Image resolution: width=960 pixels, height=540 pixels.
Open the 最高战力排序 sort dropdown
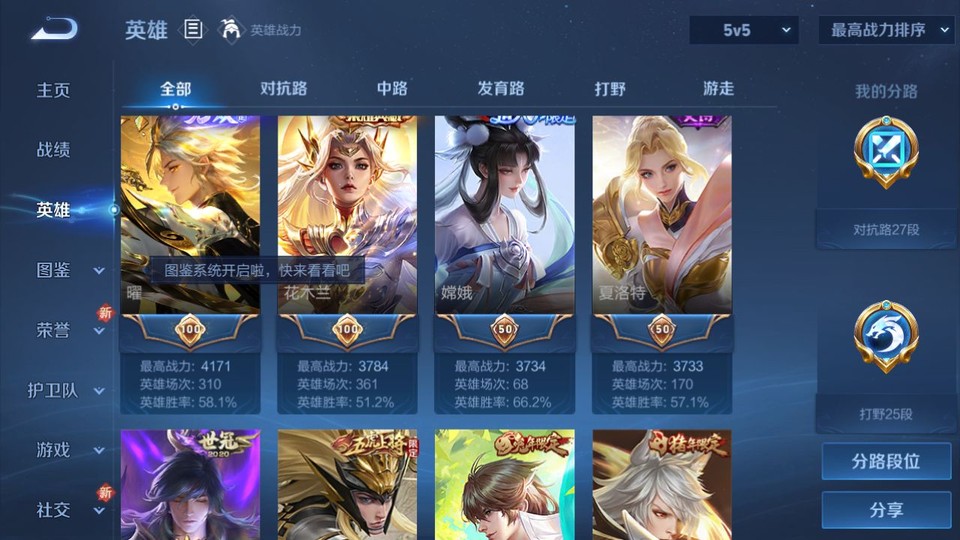(886, 30)
